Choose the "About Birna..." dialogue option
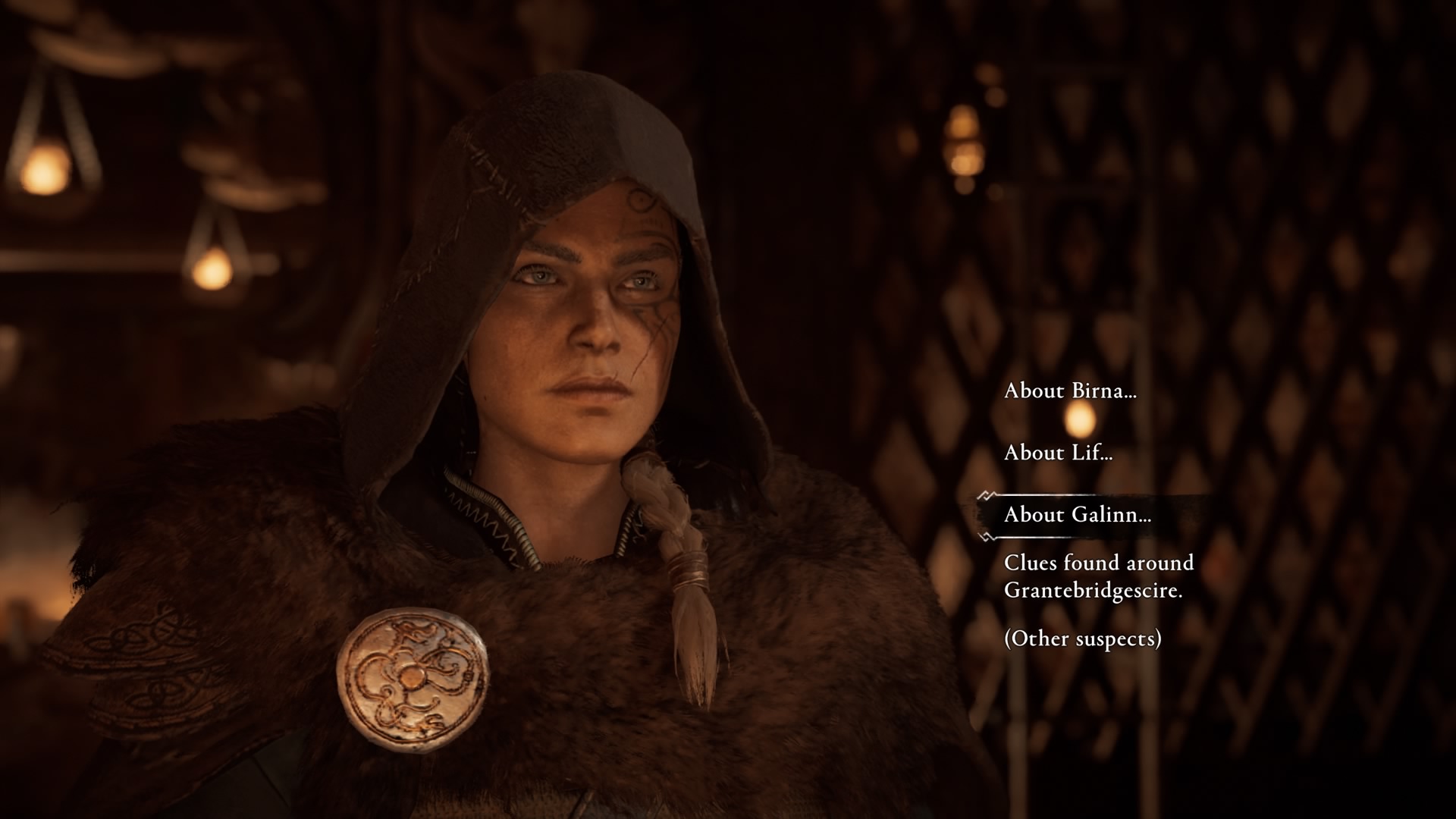 (1070, 391)
